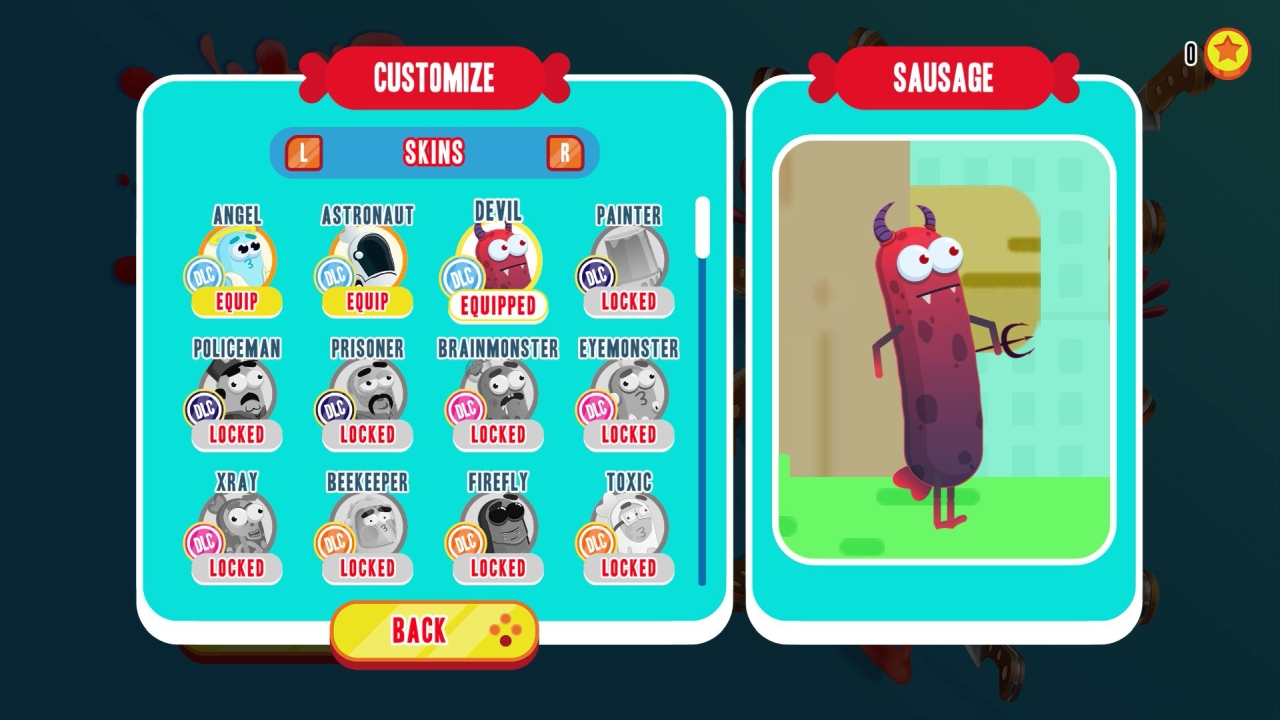1280x720 pixels.
Task: Click the DLC badge on the Angel skin
Action: (207, 275)
